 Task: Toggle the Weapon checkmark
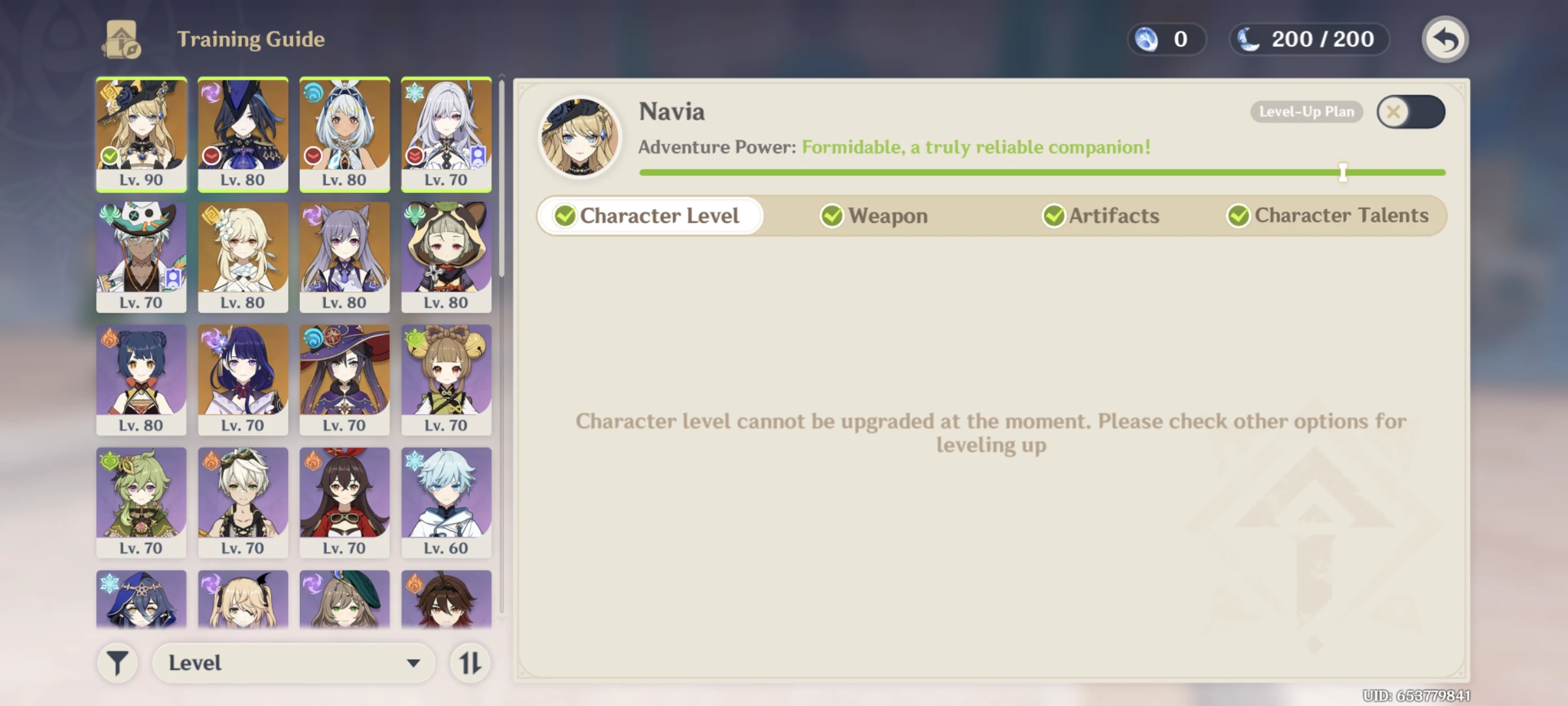coord(832,216)
